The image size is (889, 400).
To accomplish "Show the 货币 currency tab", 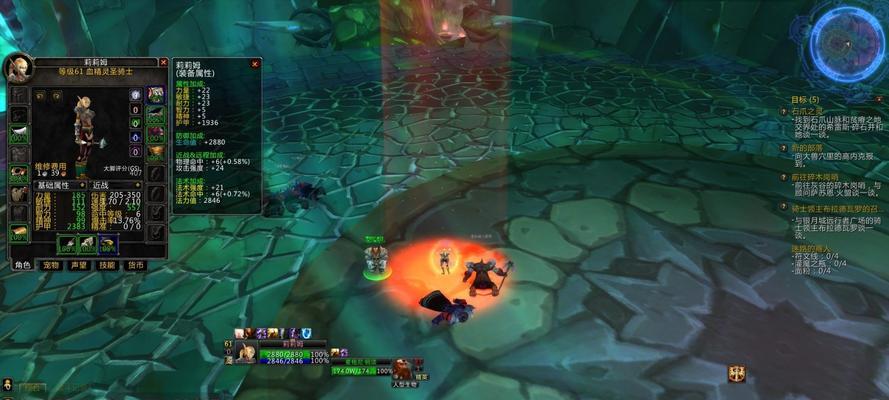I will pos(134,265).
